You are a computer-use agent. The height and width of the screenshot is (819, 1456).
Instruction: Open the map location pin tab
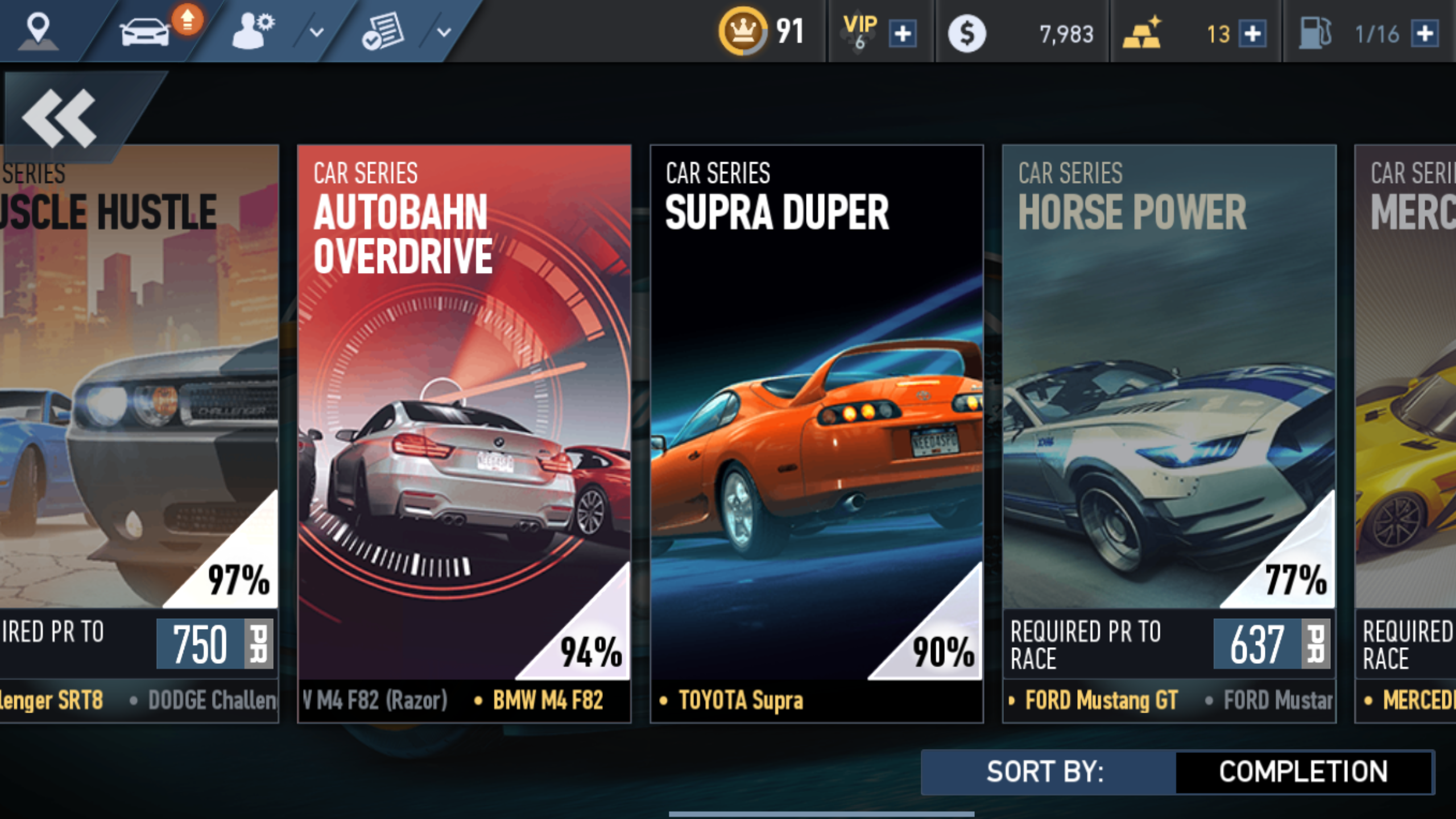tap(38, 31)
